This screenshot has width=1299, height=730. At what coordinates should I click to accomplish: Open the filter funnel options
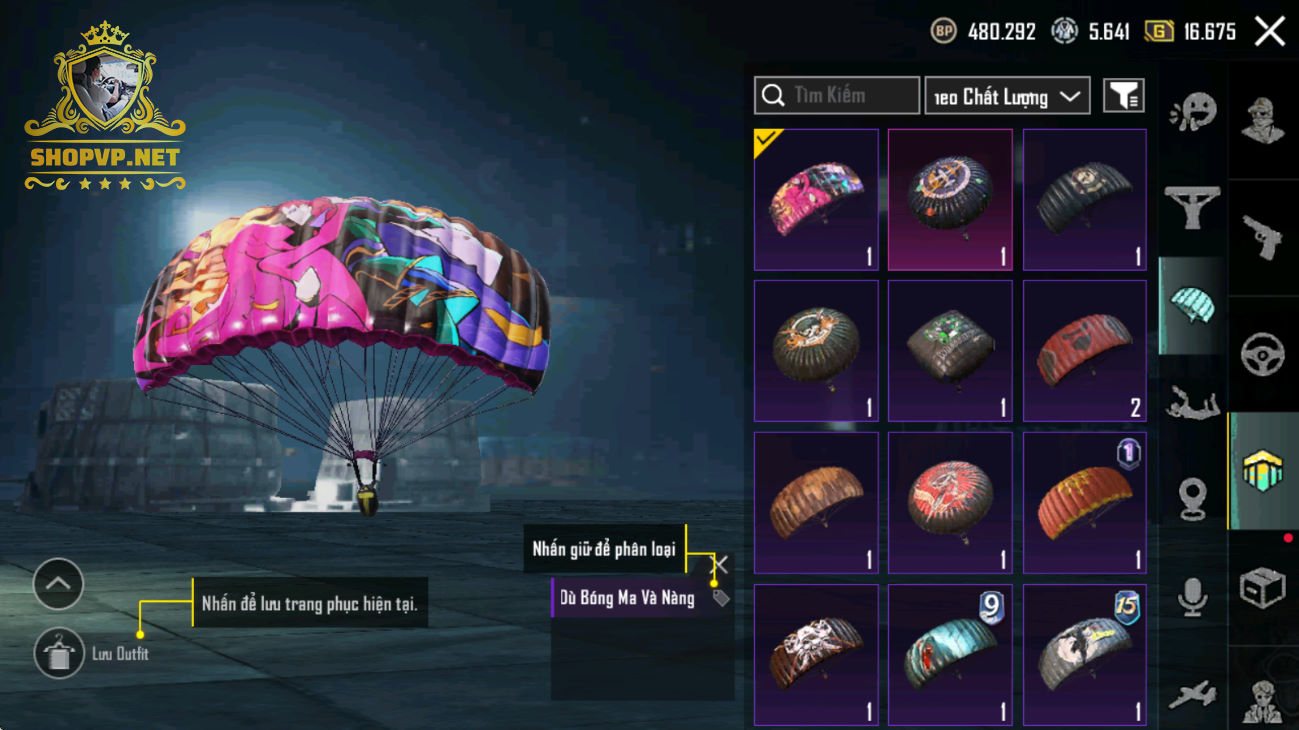tap(1123, 96)
